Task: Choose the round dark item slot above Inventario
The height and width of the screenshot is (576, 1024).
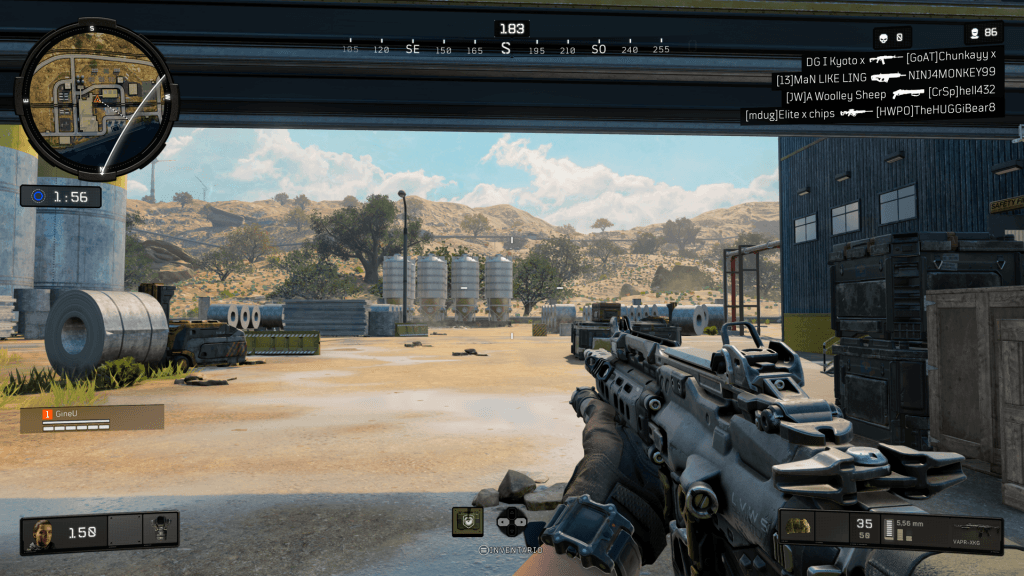Action: [511, 521]
